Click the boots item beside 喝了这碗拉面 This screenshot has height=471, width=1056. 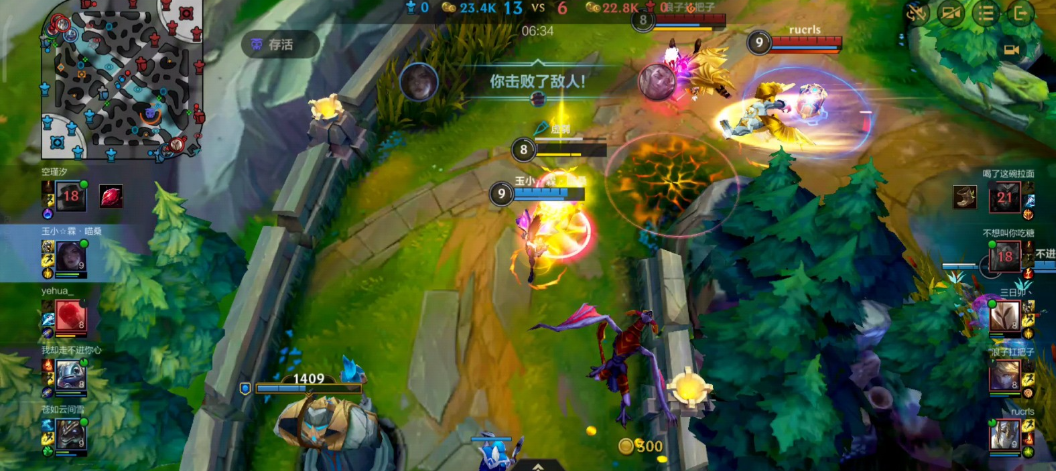pyautogui.click(x=965, y=198)
